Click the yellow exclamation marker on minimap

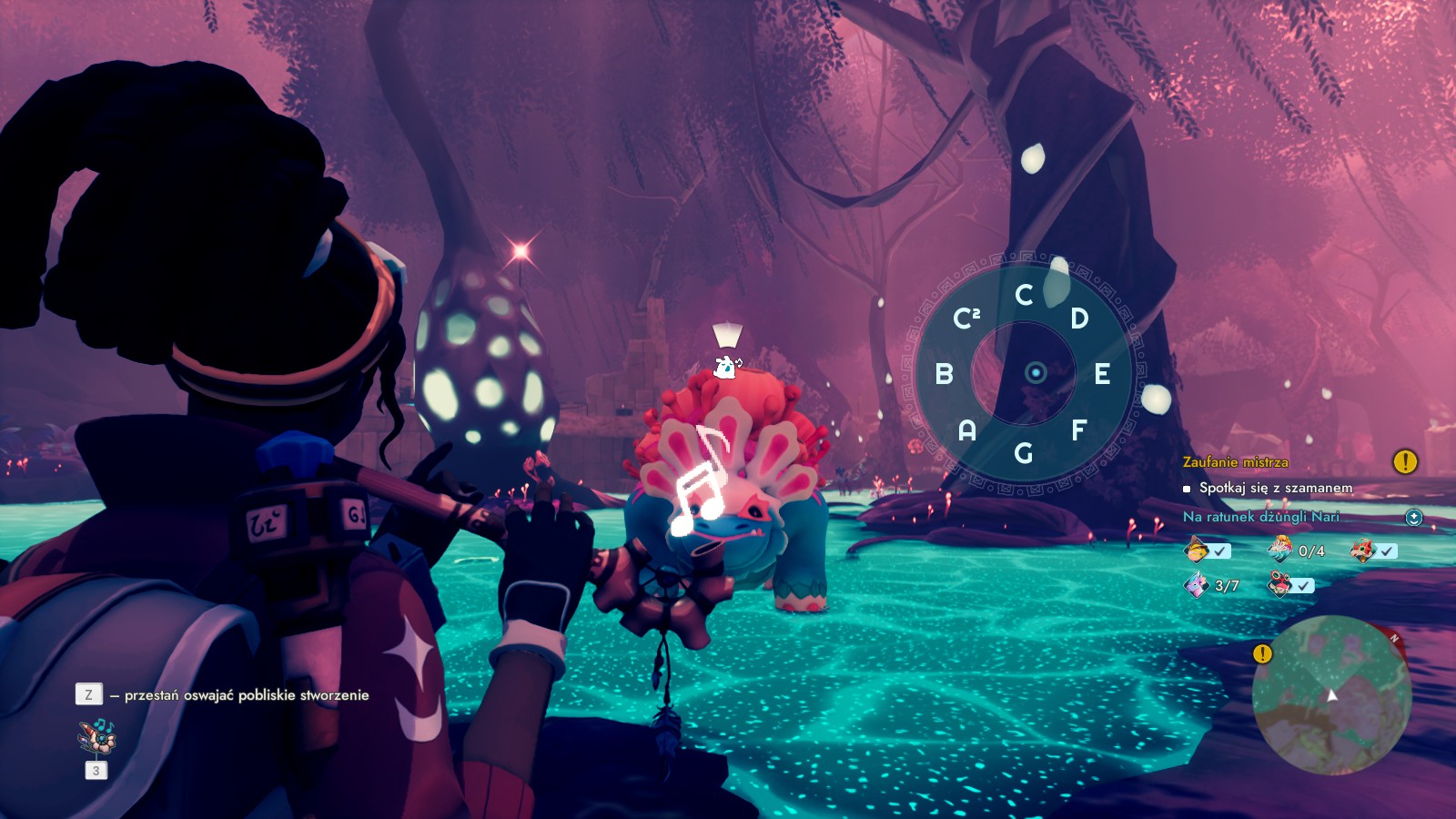click(x=1262, y=653)
